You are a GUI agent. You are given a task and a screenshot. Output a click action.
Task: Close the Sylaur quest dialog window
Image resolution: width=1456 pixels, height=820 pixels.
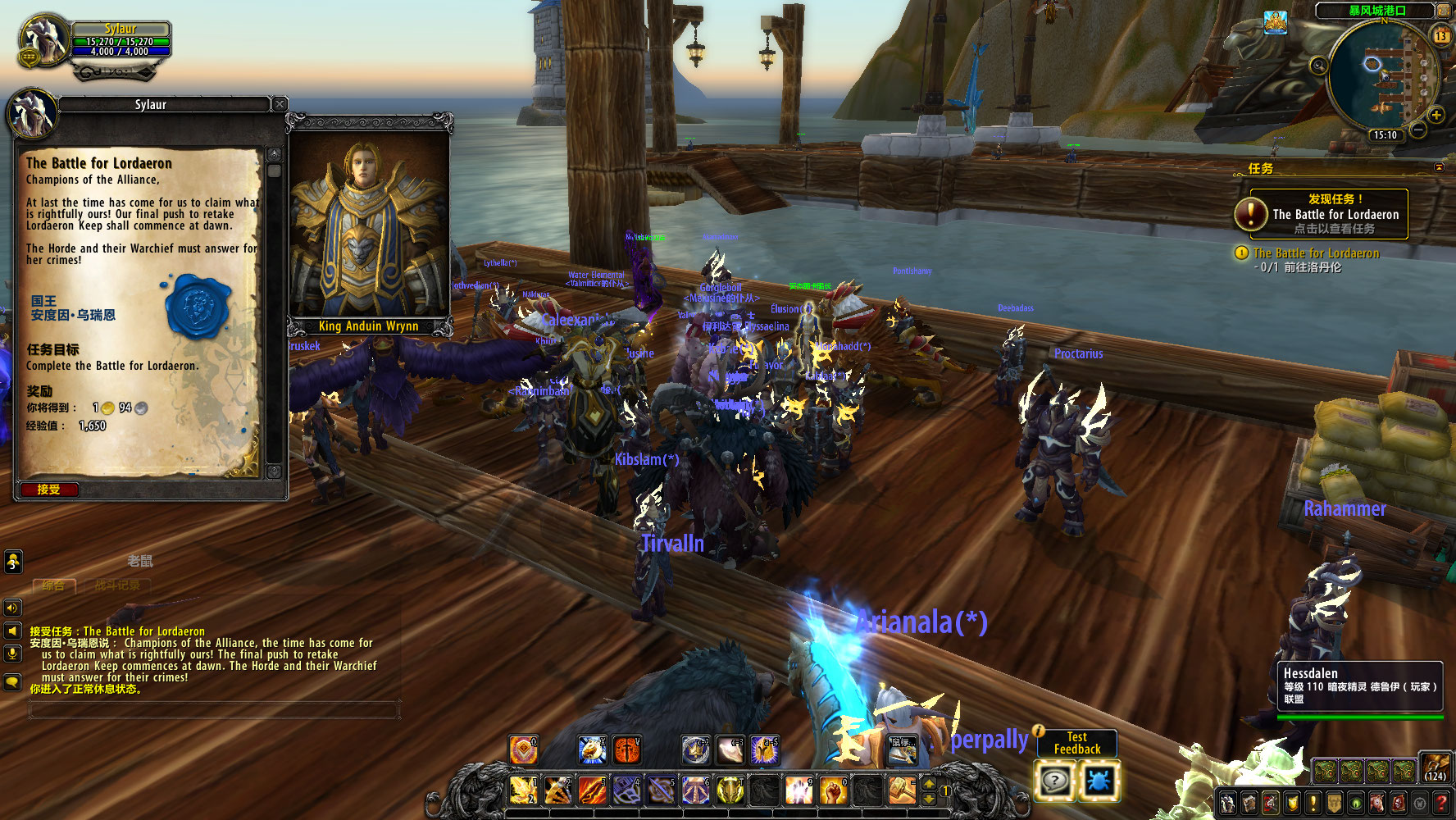(x=280, y=104)
